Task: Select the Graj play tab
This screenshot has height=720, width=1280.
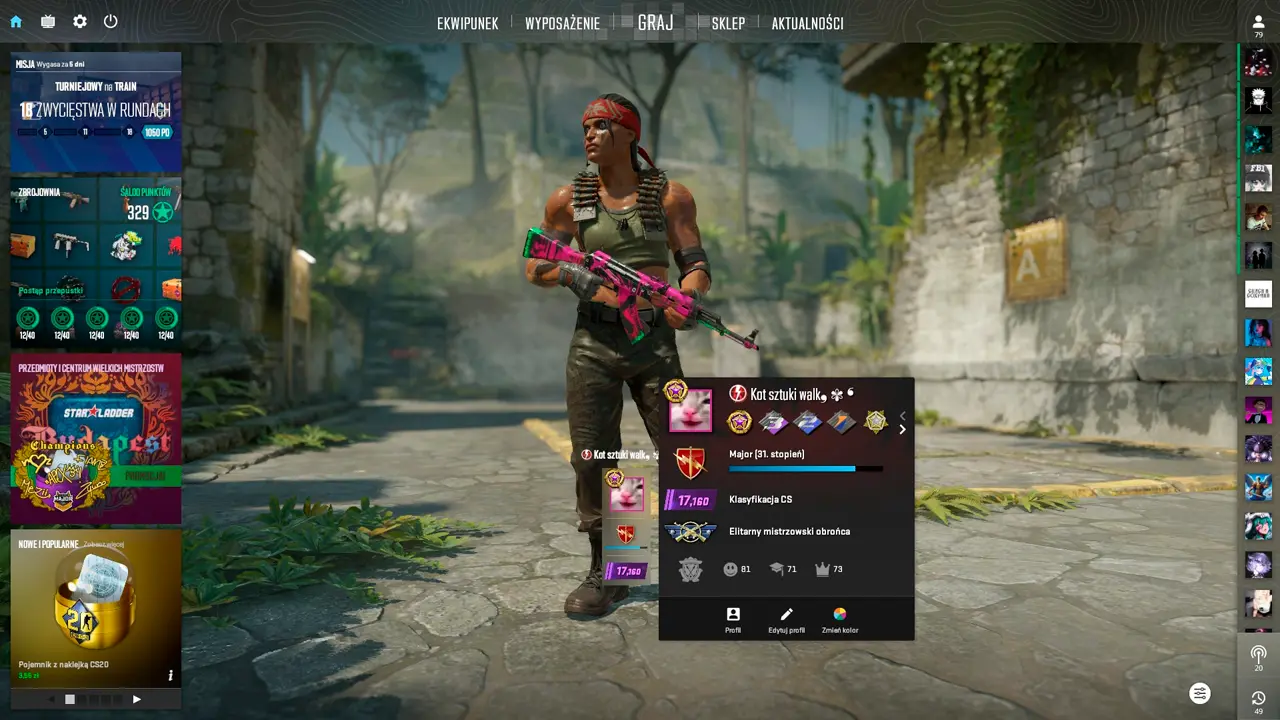Action: click(655, 22)
